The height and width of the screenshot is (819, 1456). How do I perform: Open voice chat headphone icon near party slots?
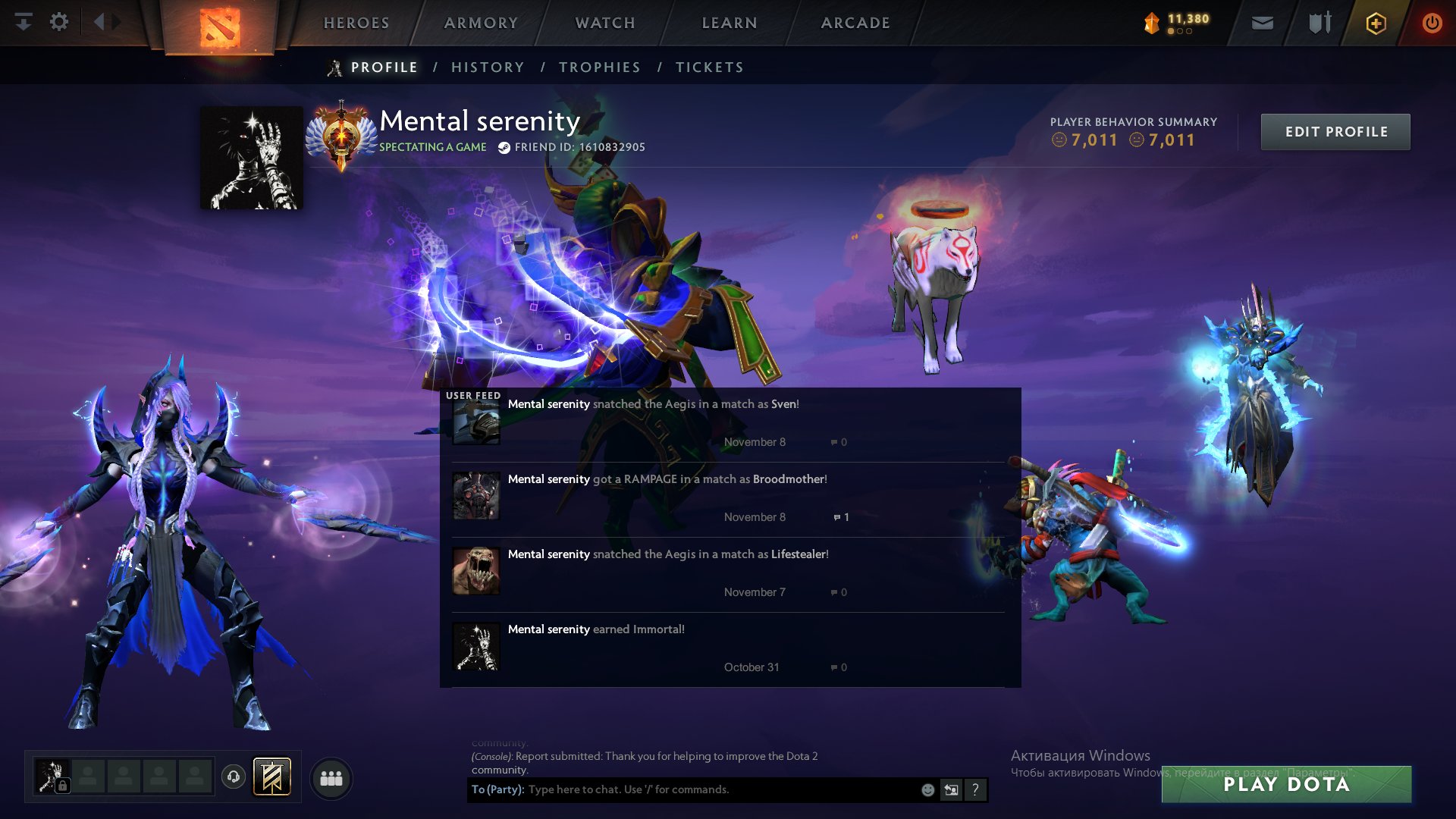(x=234, y=777)
